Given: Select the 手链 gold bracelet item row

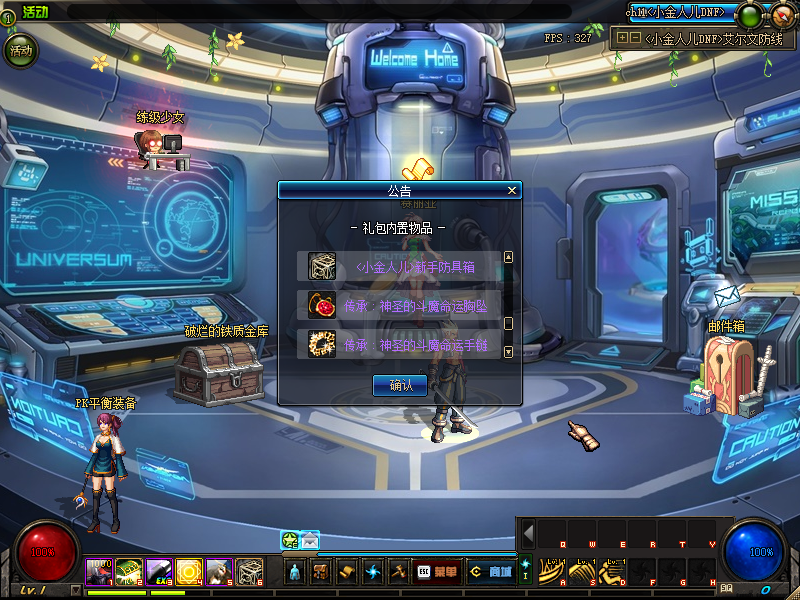Looking at the screenshot, I should [x=400, y=344].
